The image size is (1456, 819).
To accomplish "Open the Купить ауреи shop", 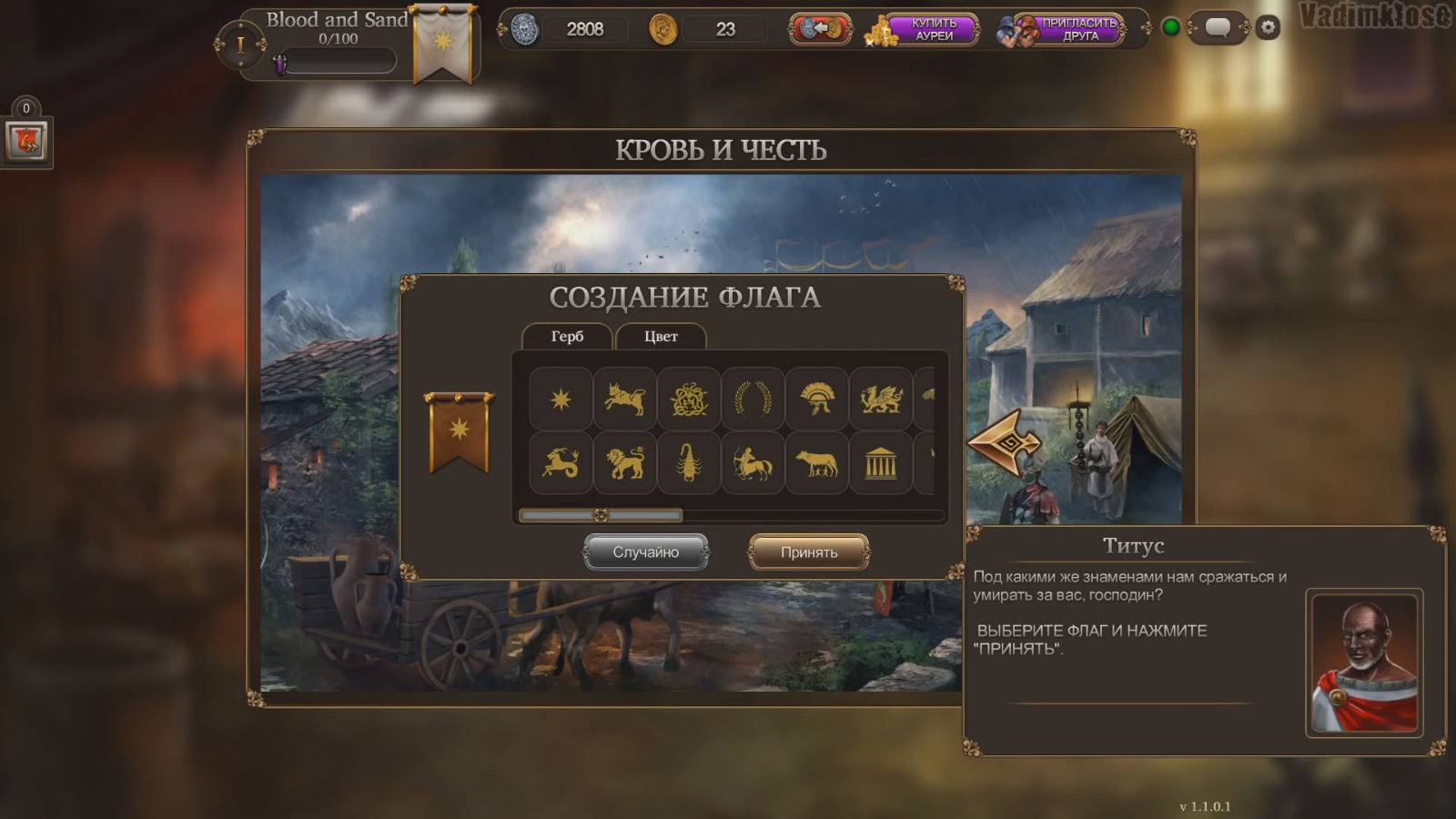I will (924, 30).
